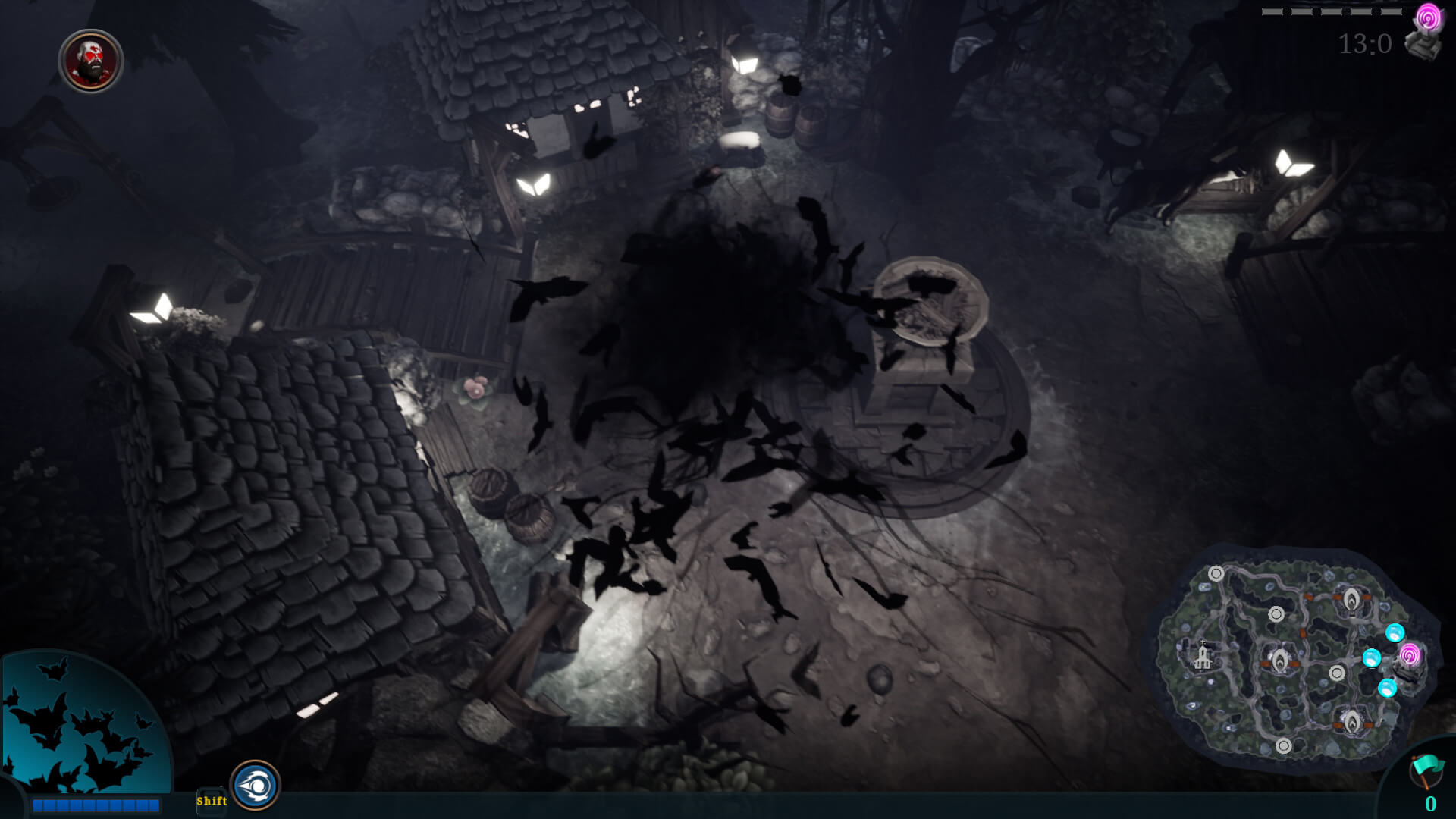This screenshot has height=819, width=1456.
Task: Click the lowest teal orb on the minimap
Action: (x=1388, y=689)
